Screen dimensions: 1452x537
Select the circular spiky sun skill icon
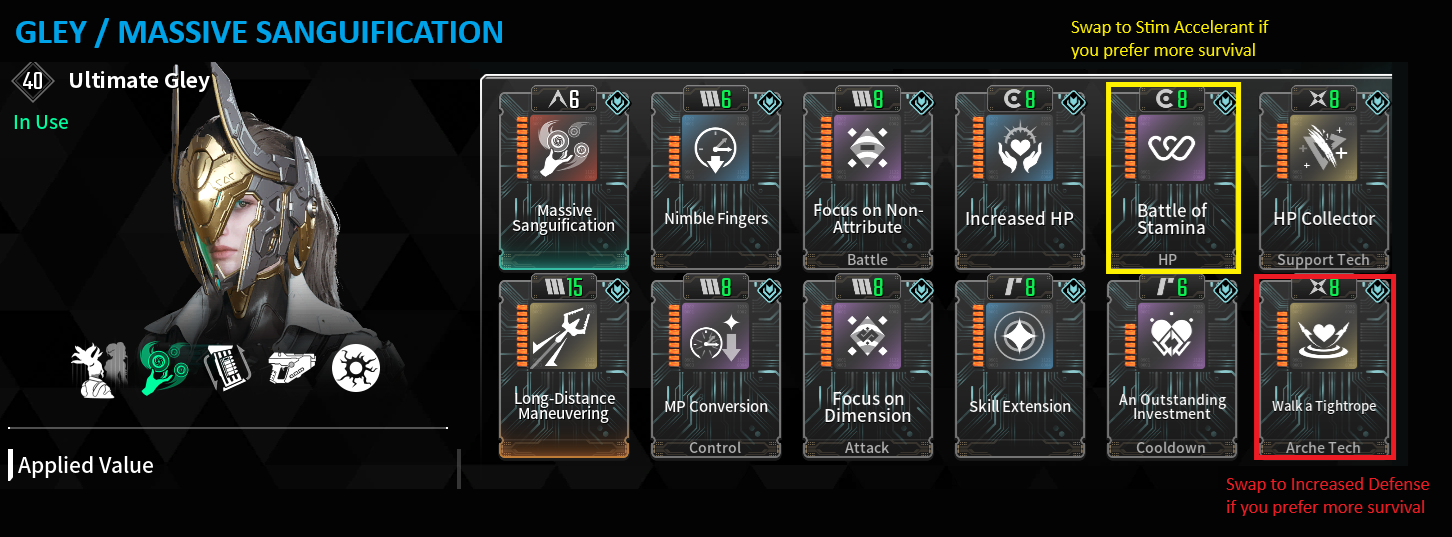tap(354, 369)
